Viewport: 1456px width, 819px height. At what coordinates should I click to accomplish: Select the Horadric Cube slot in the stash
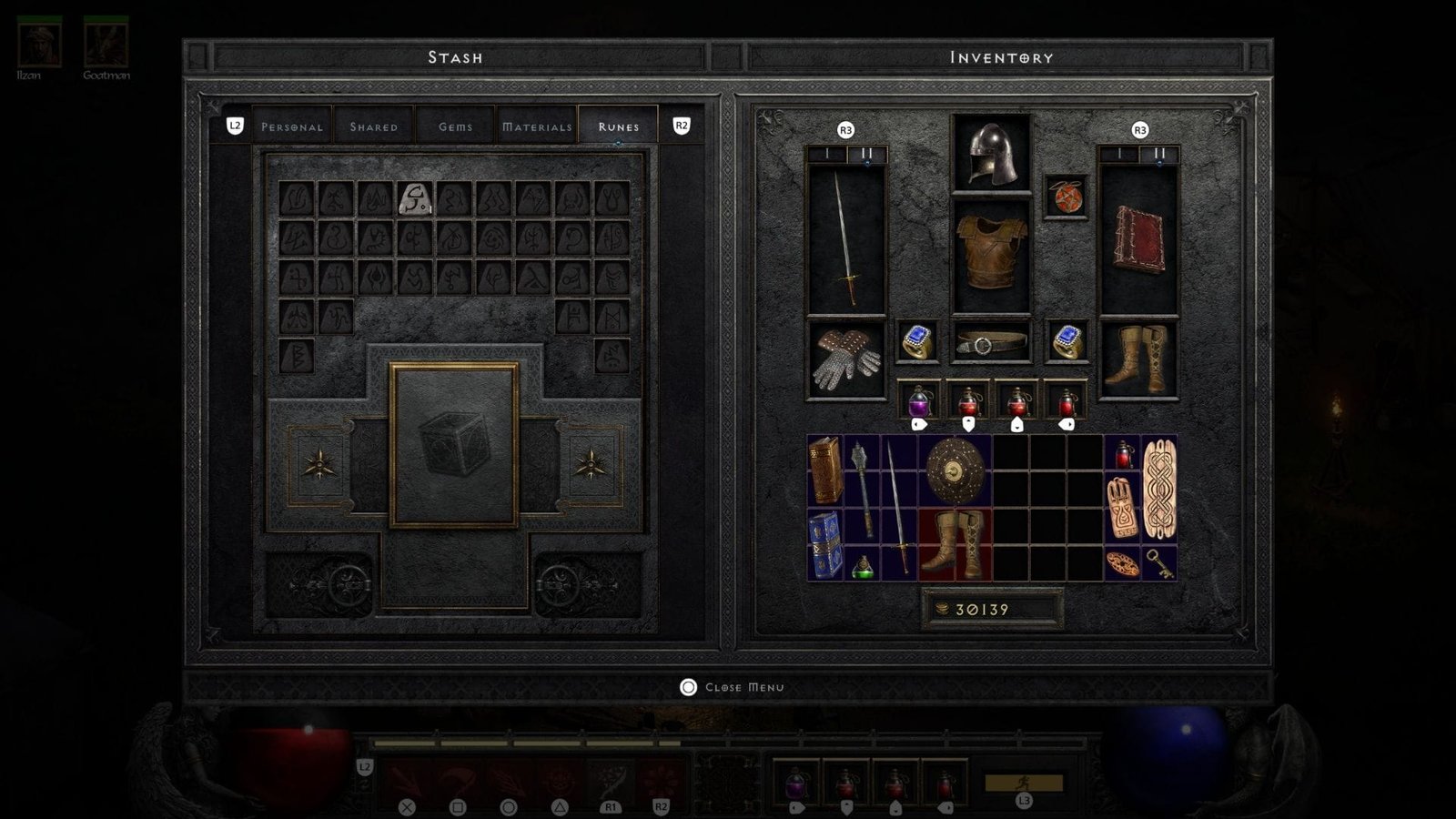click(454, 445)
